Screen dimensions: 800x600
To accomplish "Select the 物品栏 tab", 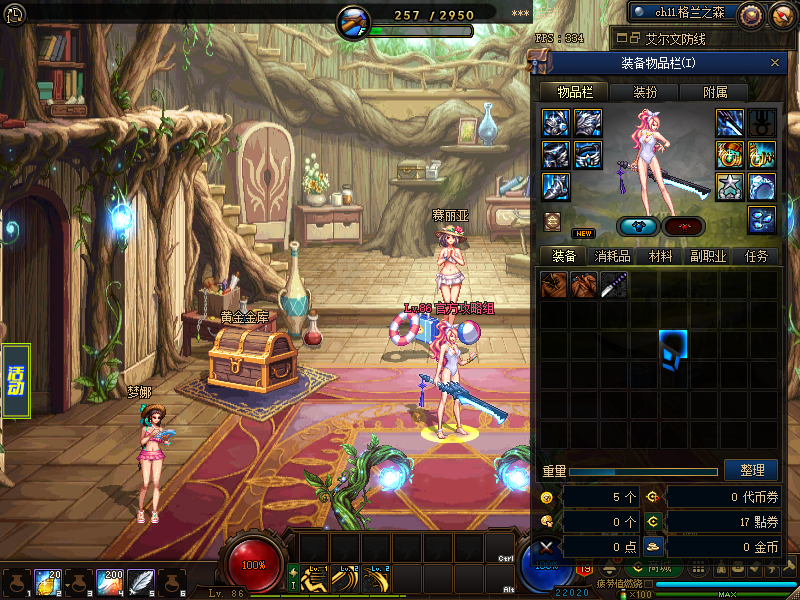I will pos(574,92).
